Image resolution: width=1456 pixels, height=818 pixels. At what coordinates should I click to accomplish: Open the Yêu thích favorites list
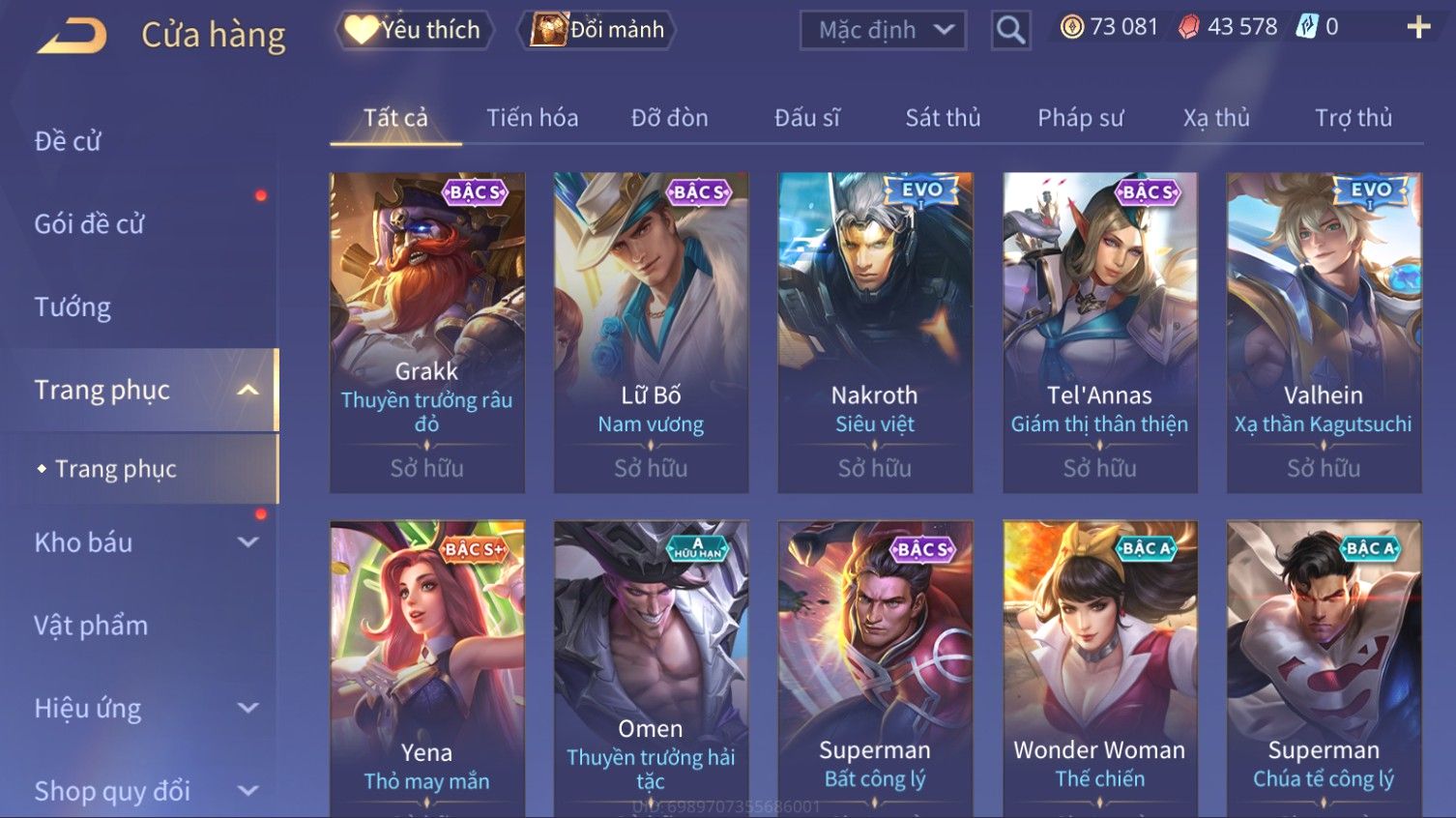click(x=415, y=30)
